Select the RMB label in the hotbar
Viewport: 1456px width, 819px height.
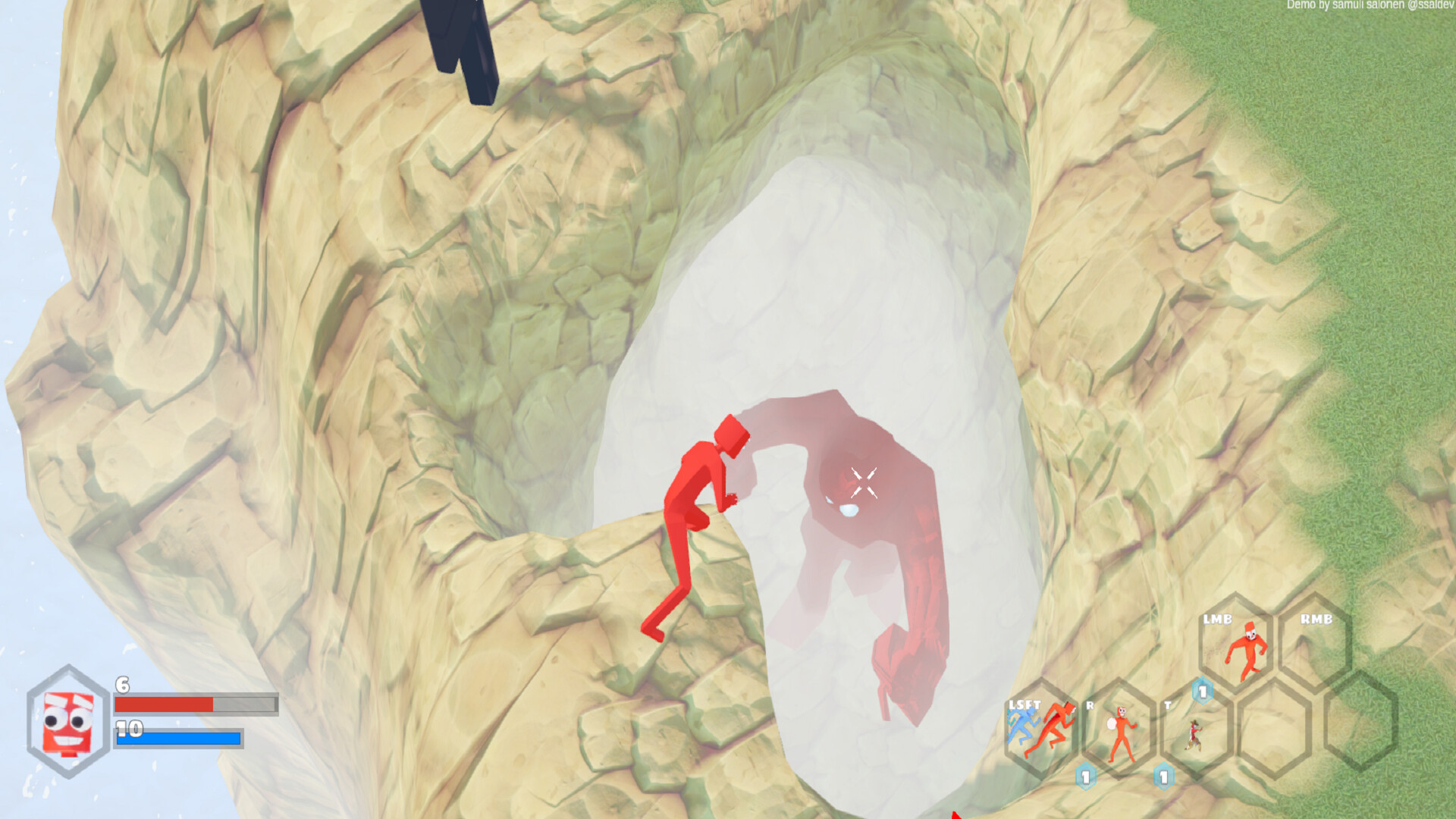1316,618
